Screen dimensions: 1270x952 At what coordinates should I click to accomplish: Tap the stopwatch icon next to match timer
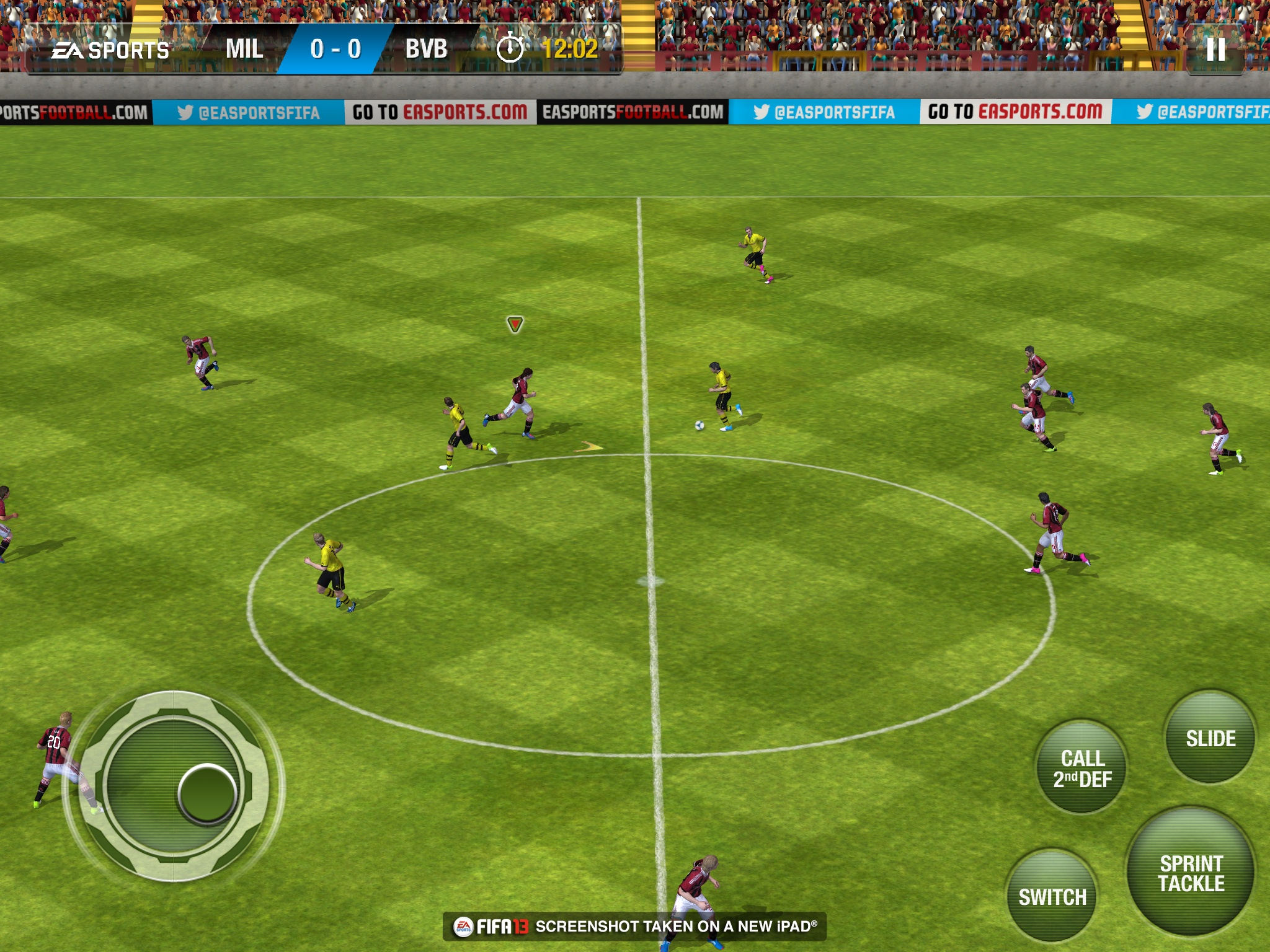pos(511,50)
